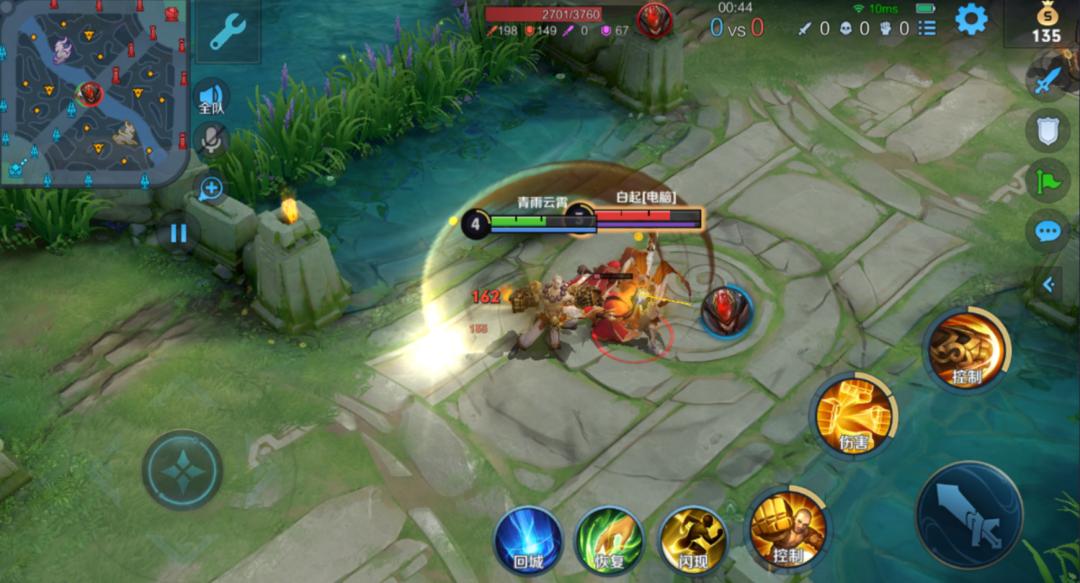Tap the magnifier plus icon
Image resolution: width=1080 pixels, height=583 pixels.
(210, 188)
